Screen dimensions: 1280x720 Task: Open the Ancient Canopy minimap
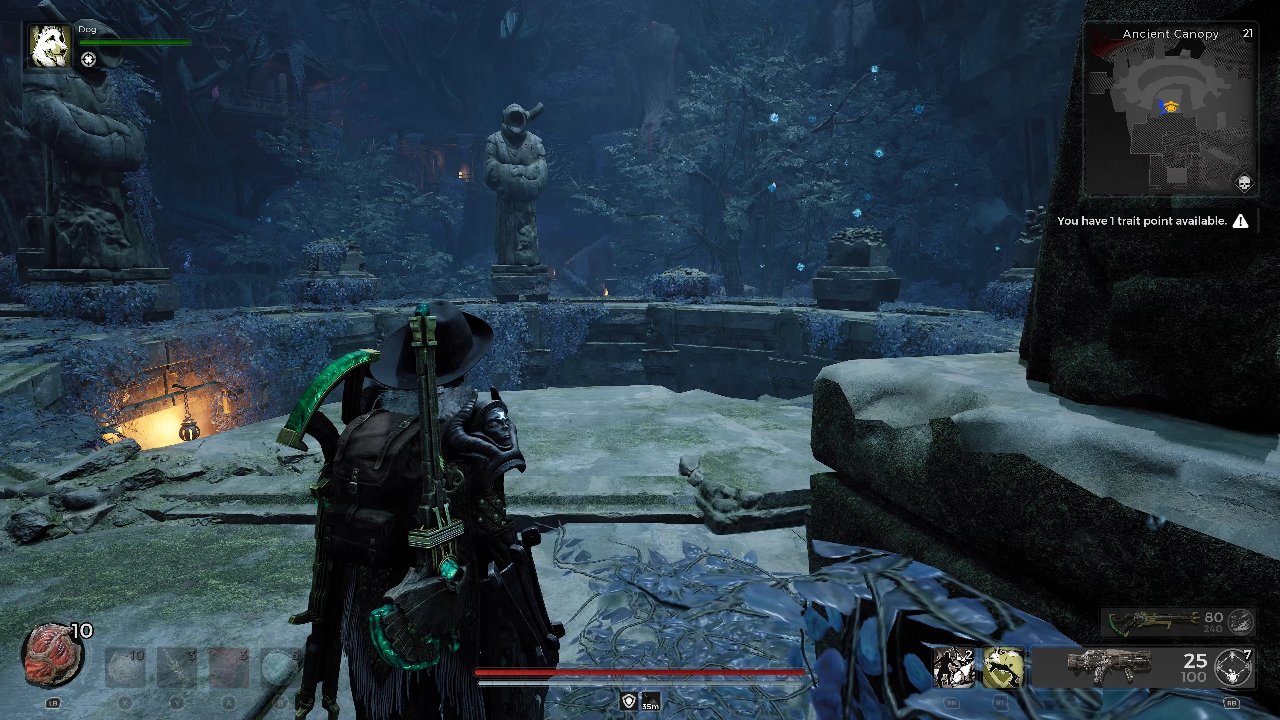[x=1170, y=117]
